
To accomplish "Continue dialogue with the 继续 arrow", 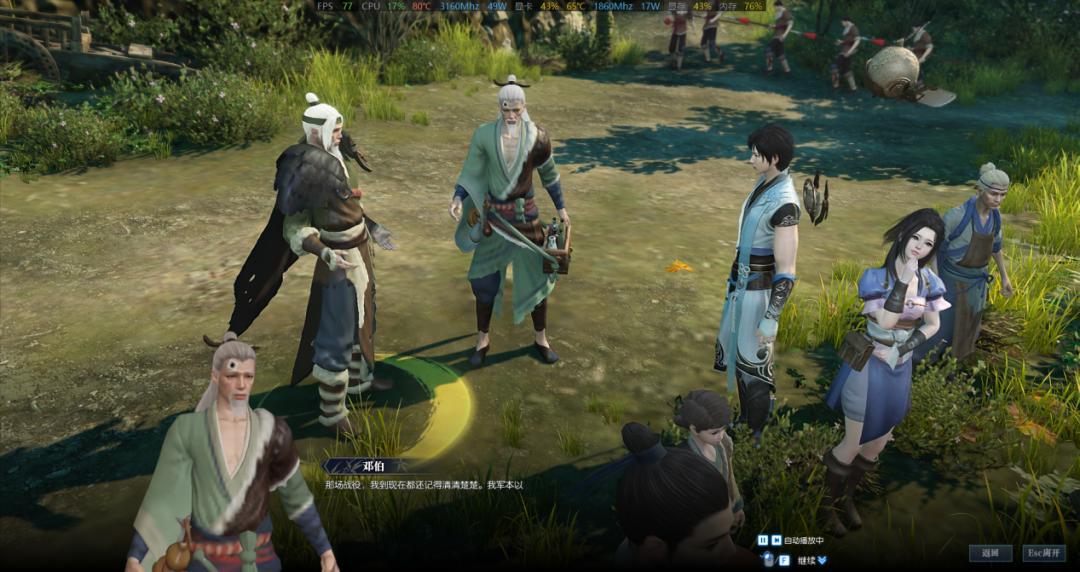I will click(x=821, y=560).
